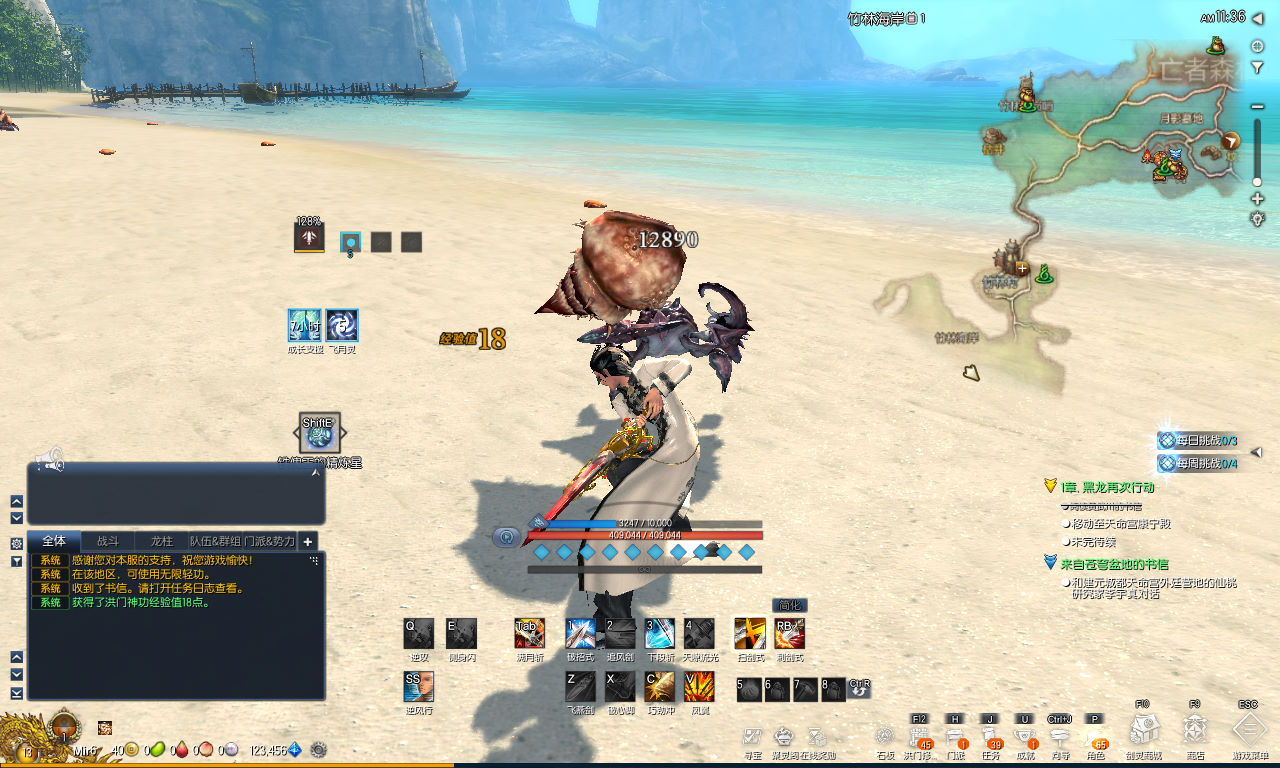
Task: Click the 简化 button above skill bar
Action: [789, 605]
